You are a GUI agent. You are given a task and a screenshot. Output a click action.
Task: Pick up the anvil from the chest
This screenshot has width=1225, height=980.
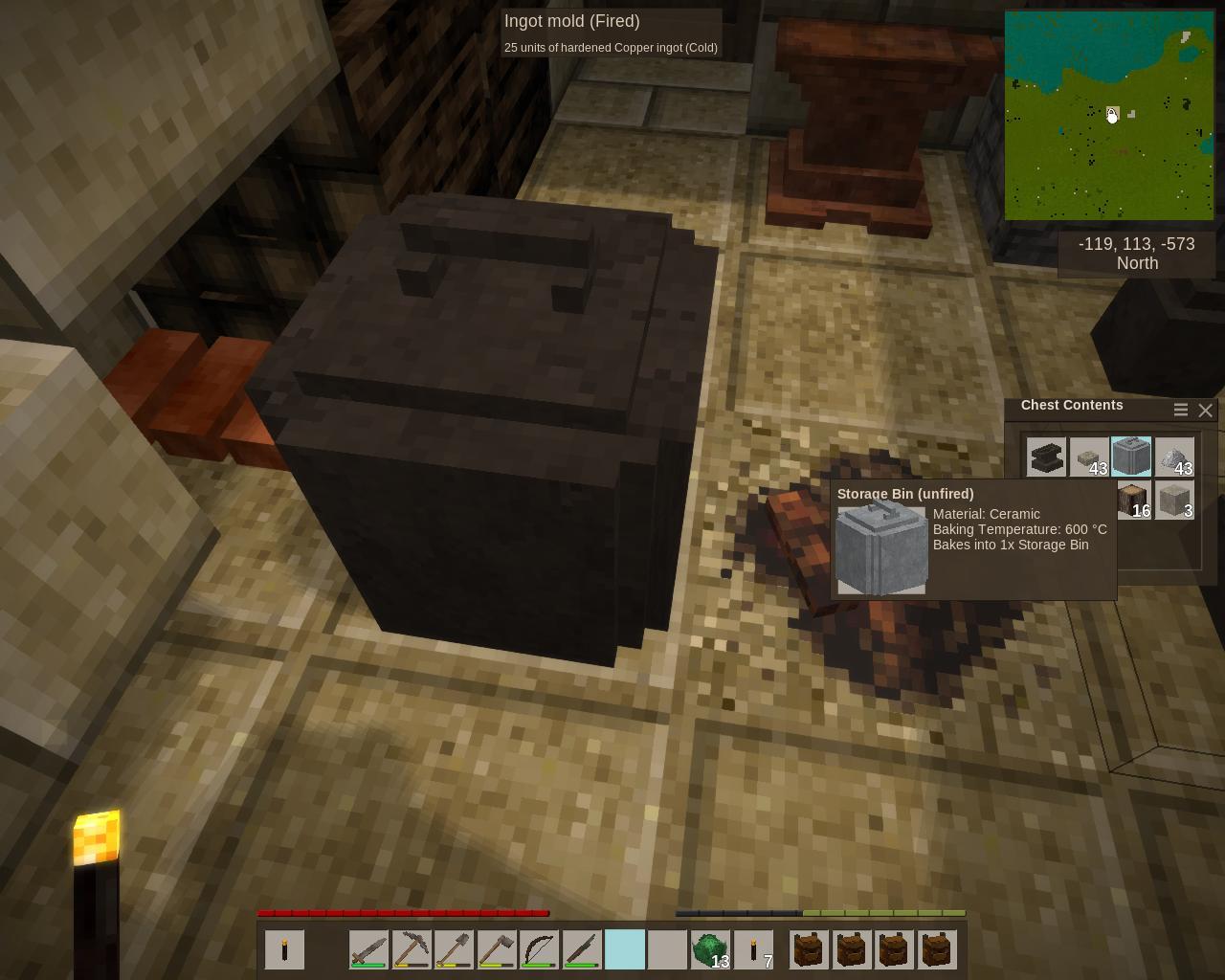pyautogui.click(x=1046, y=457)
